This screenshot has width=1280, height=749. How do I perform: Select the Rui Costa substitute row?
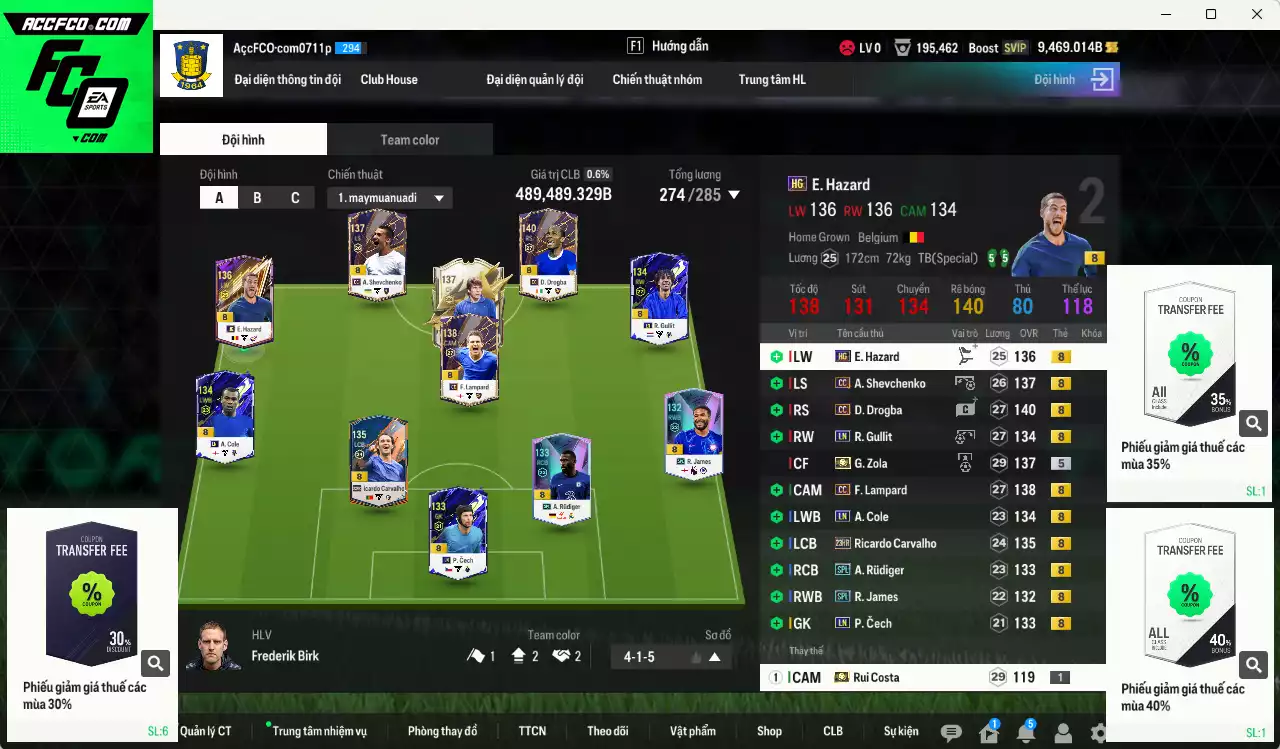pos(900,677)
